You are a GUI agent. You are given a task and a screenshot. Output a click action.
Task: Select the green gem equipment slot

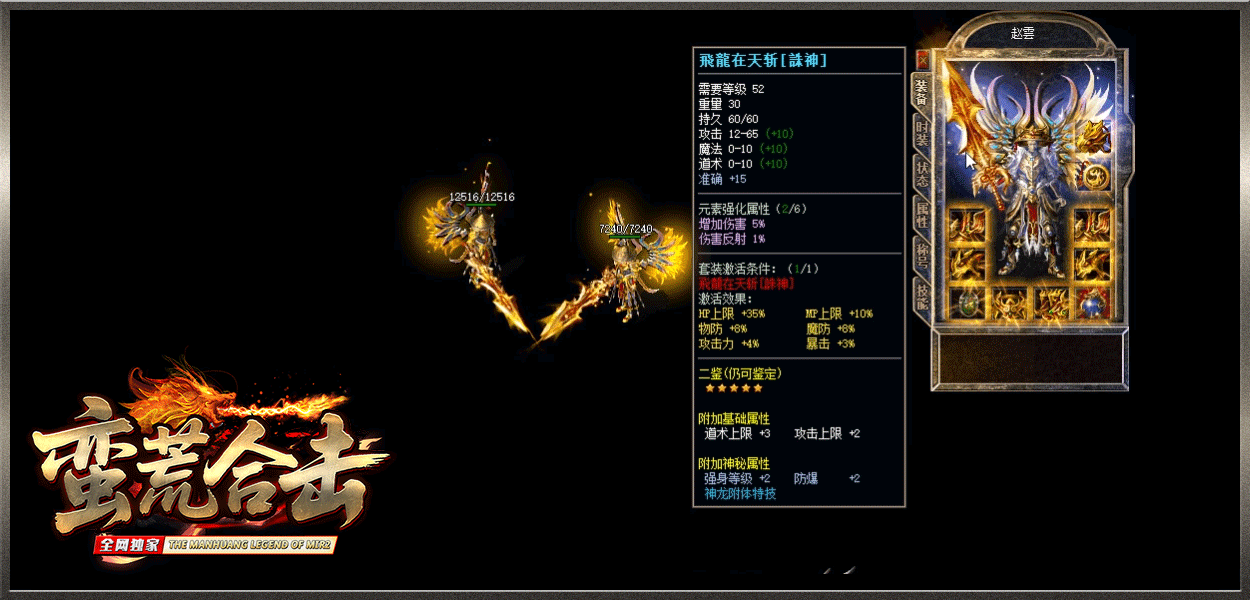pyautogui.click(x=967, y=303)
